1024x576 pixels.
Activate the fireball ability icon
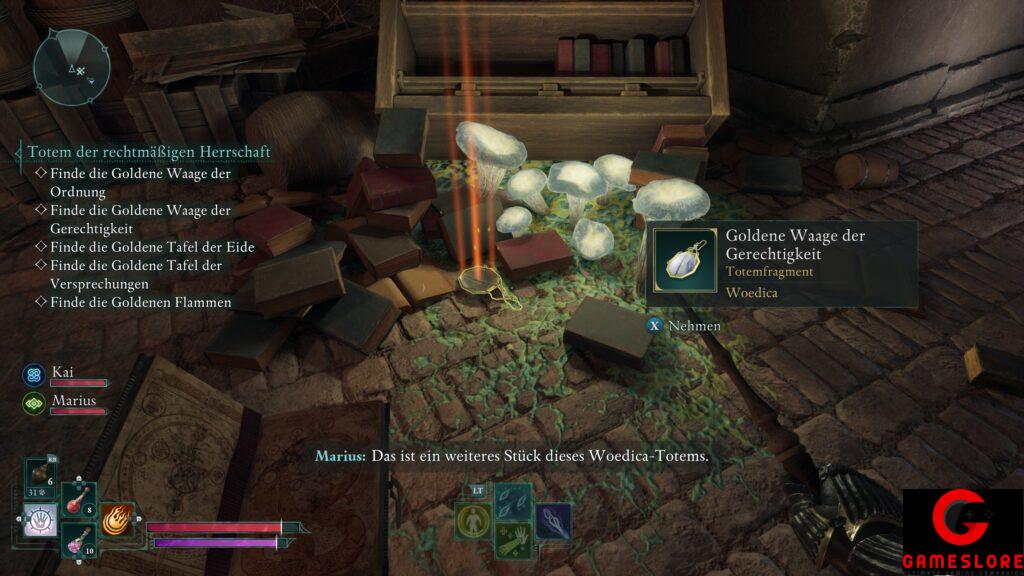(x=118, y=519)
